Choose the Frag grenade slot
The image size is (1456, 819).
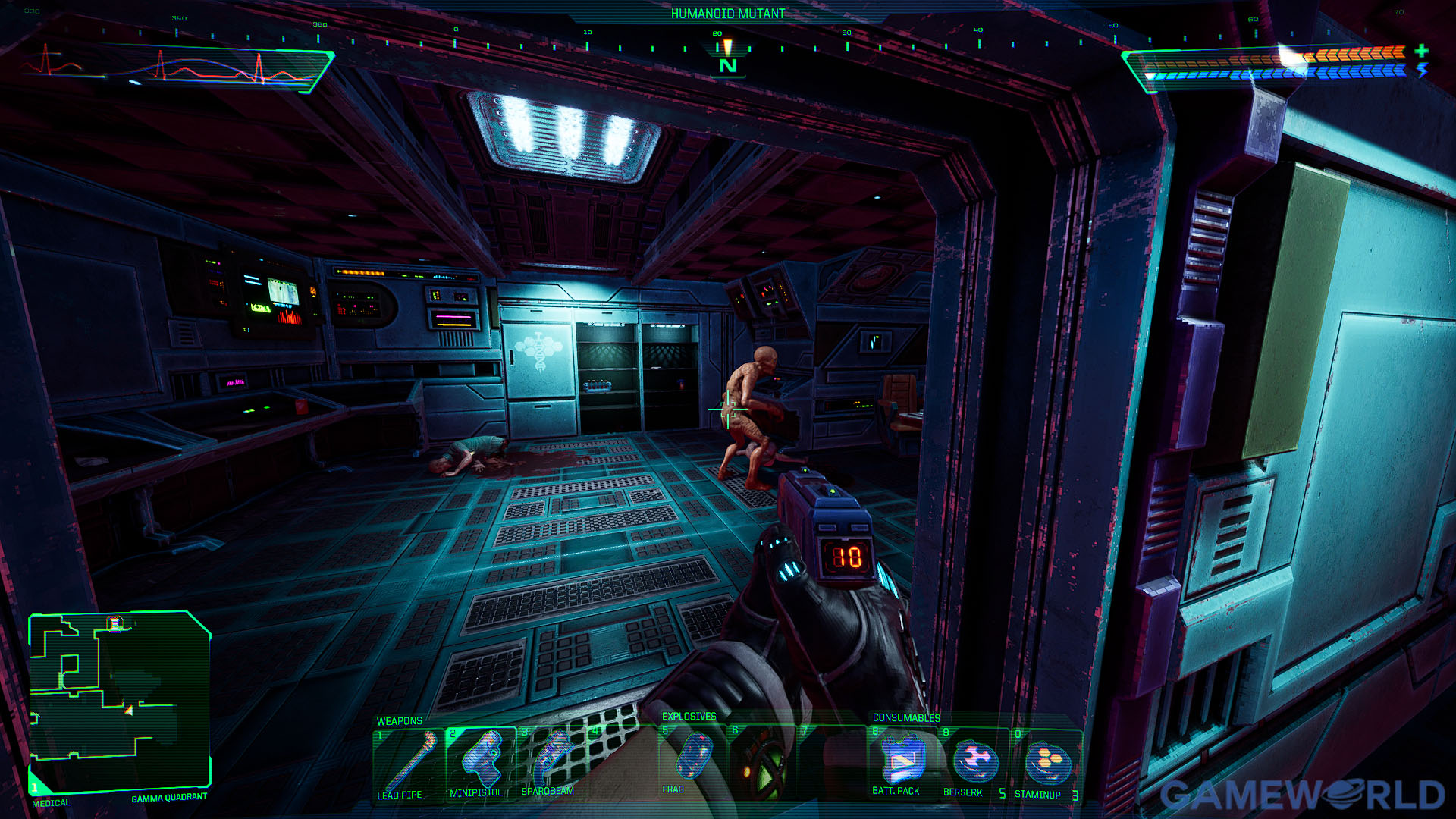coord(692,760)
